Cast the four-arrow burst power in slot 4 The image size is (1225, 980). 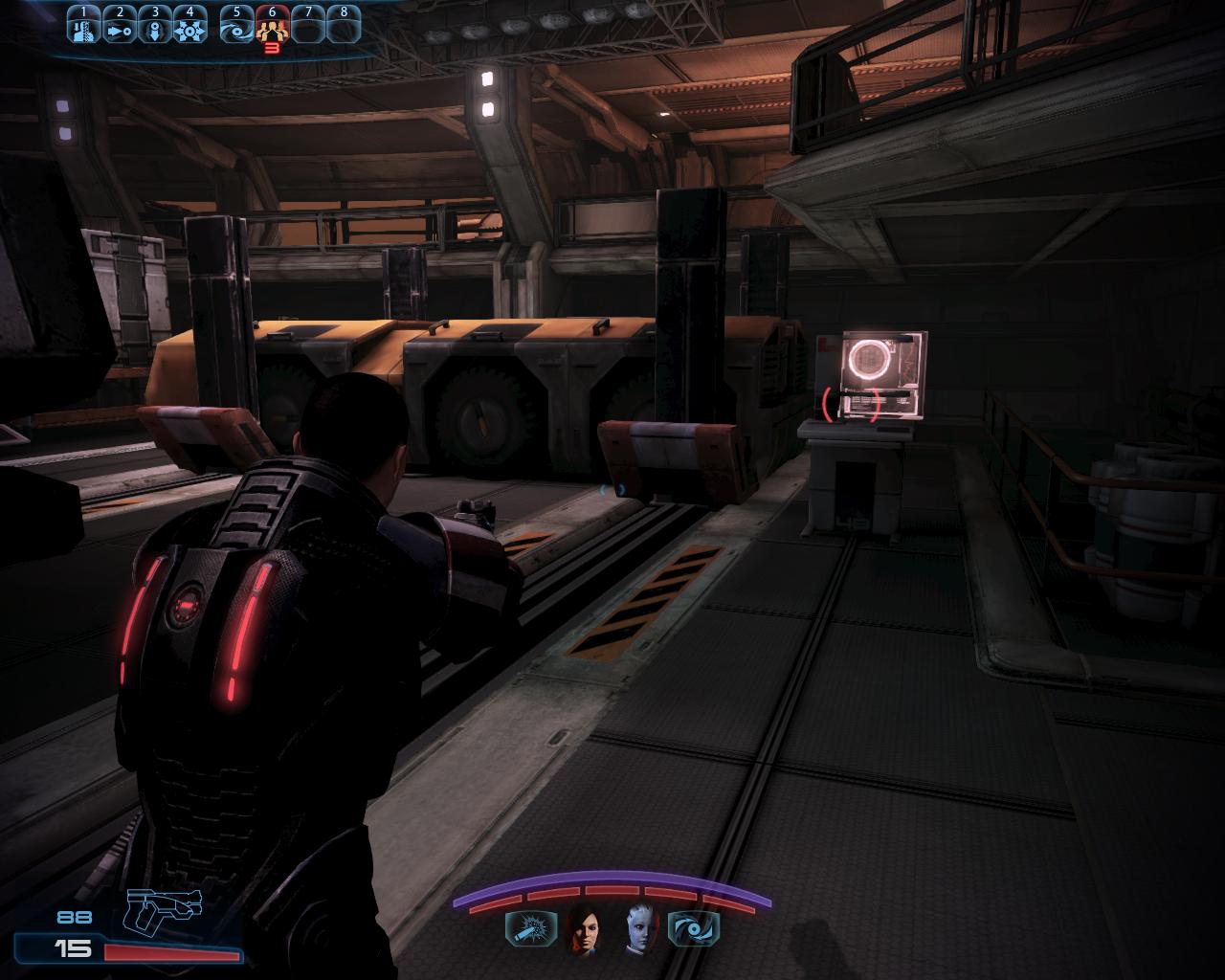(190, 29)
